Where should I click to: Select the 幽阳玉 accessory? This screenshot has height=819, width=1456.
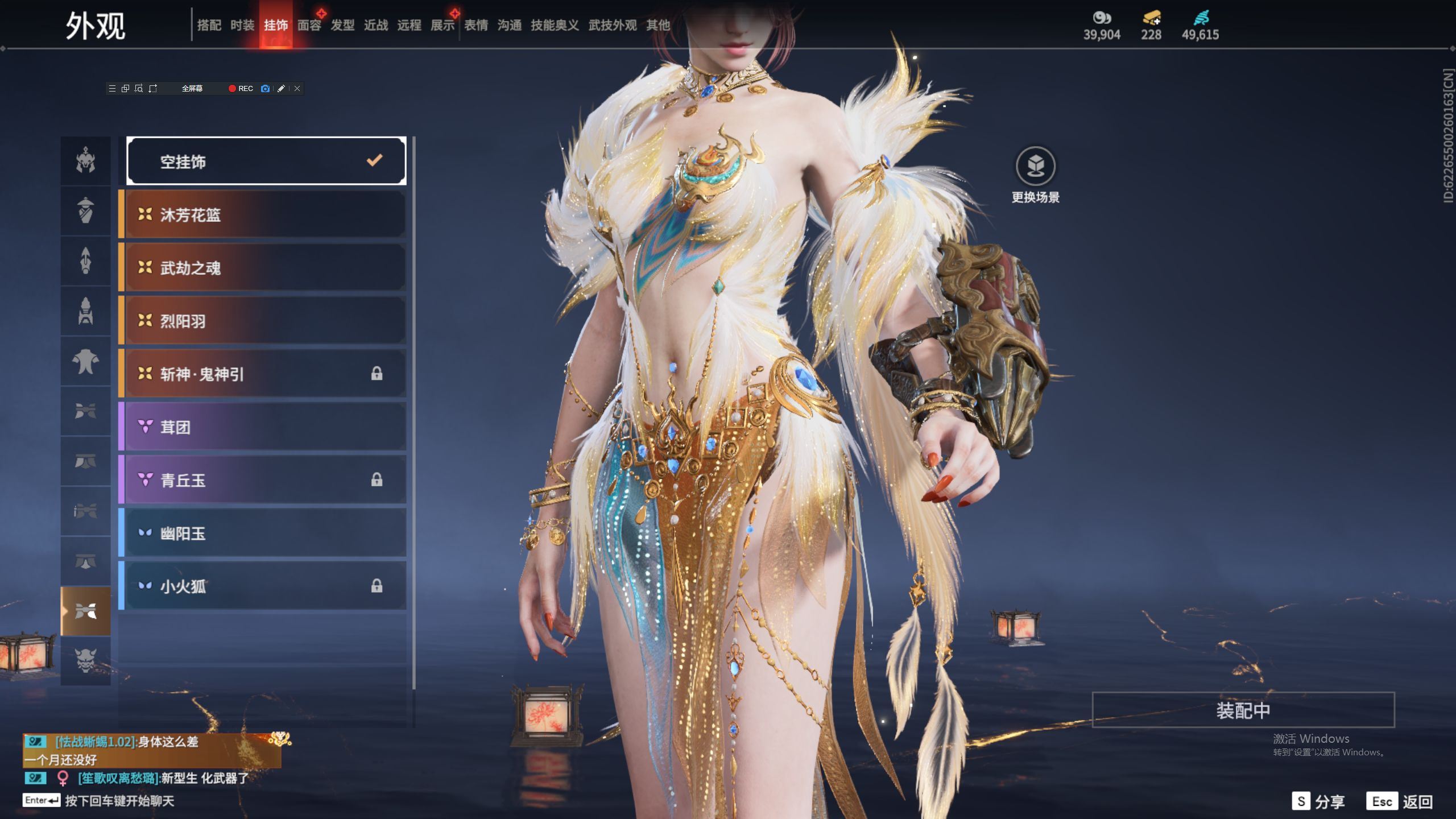pos(265,533)
